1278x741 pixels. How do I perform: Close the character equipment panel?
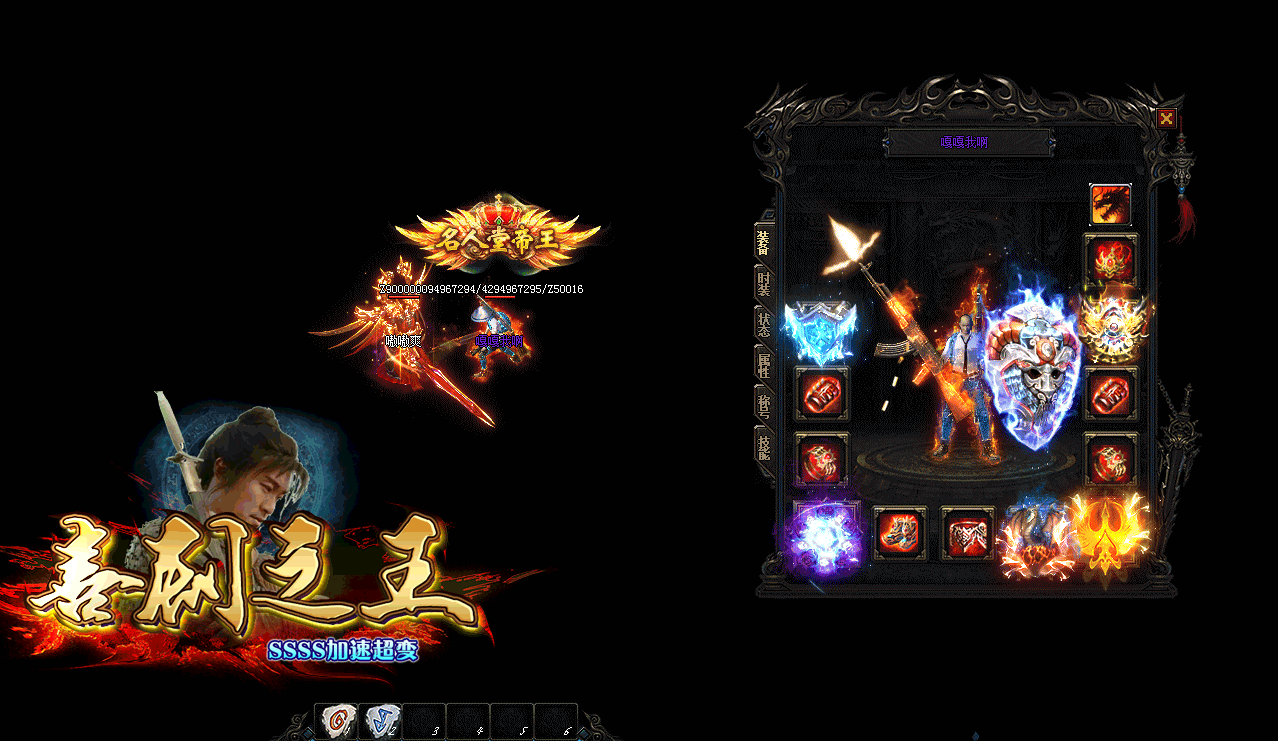(x=1166, y=119)
